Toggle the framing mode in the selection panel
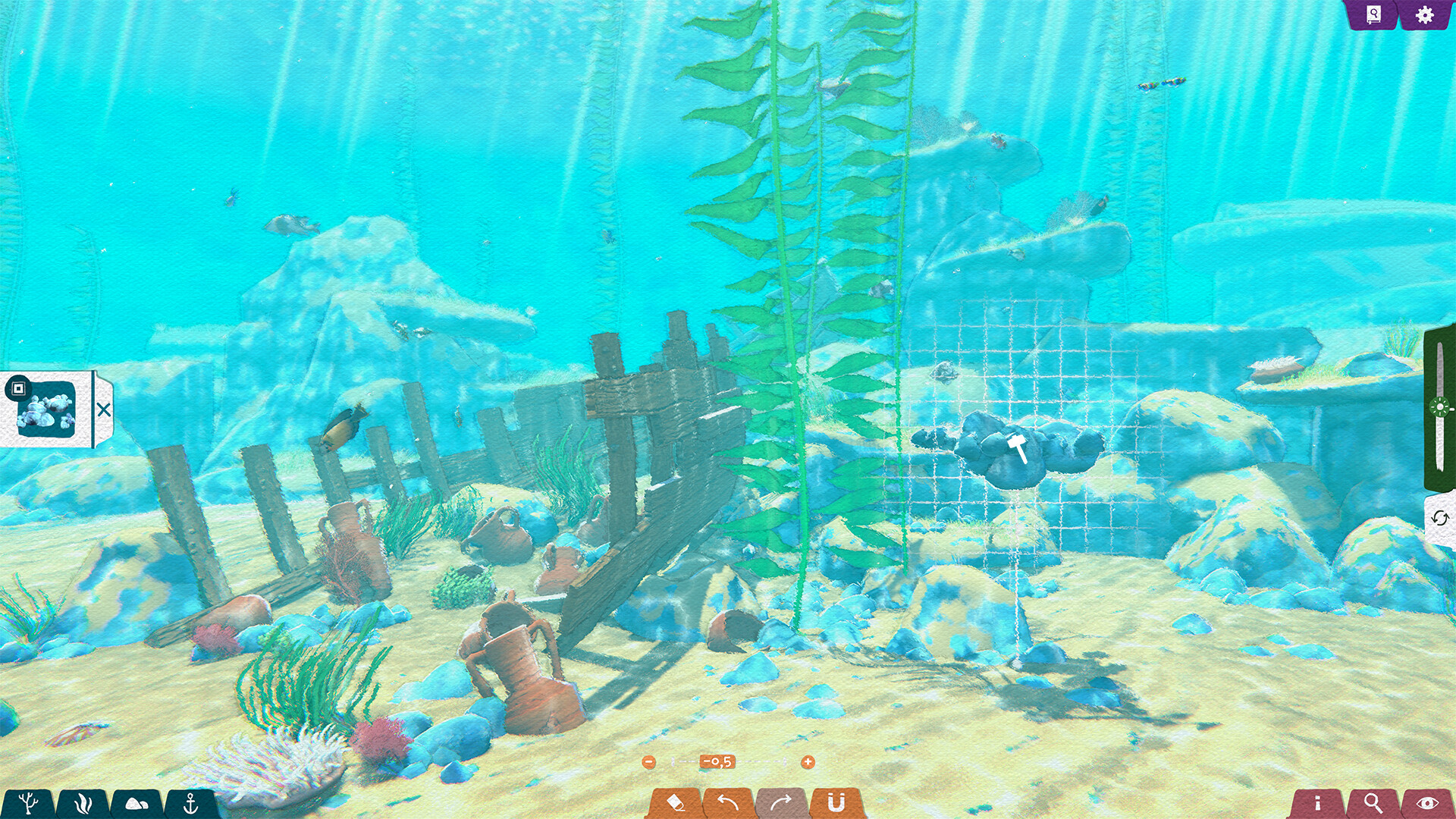 tap(18, 388)
